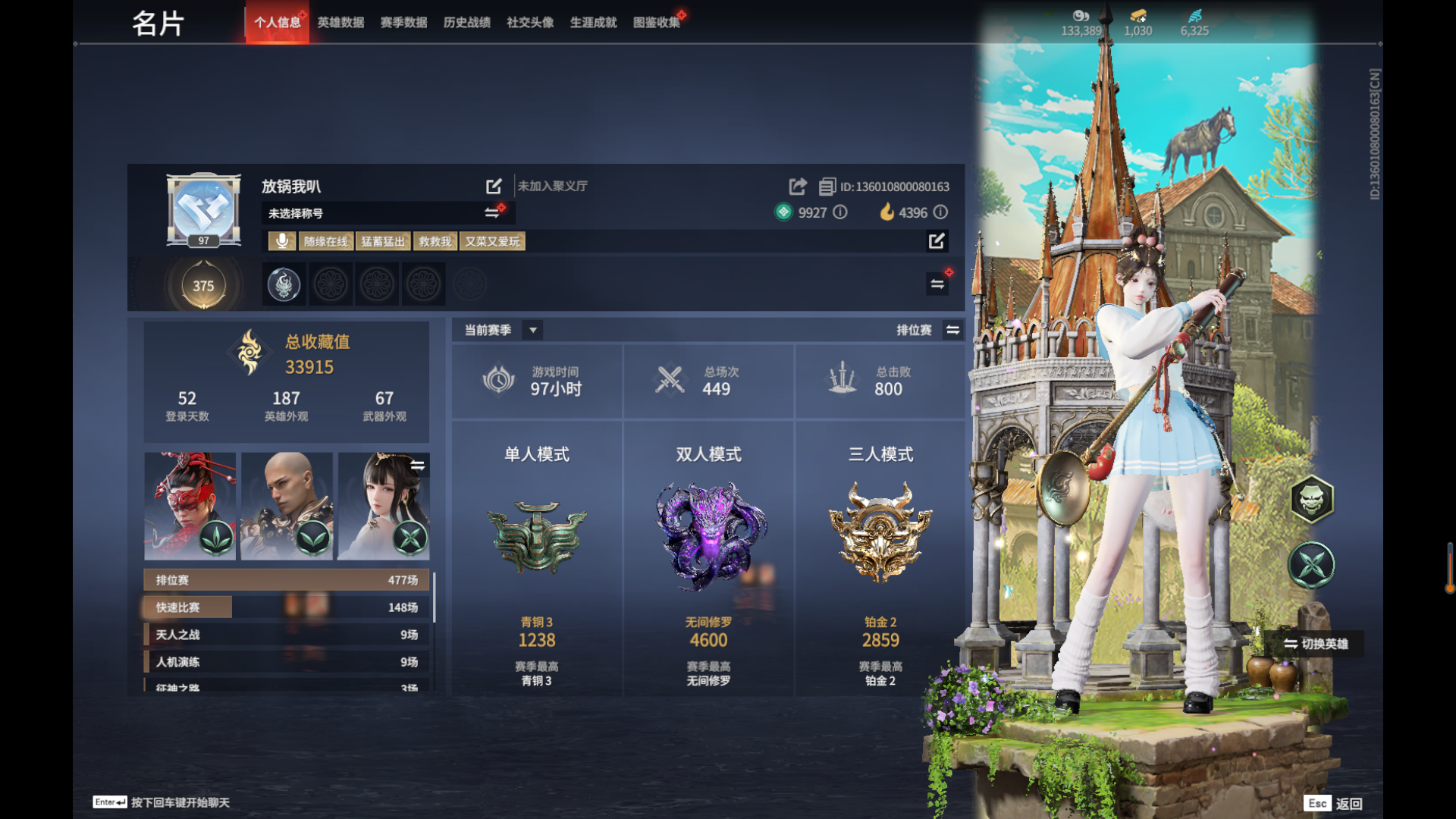The width and height of the screenshot is (1456, 819).
Task: Open the 生涯成就 tab
Action: point(593,23)
